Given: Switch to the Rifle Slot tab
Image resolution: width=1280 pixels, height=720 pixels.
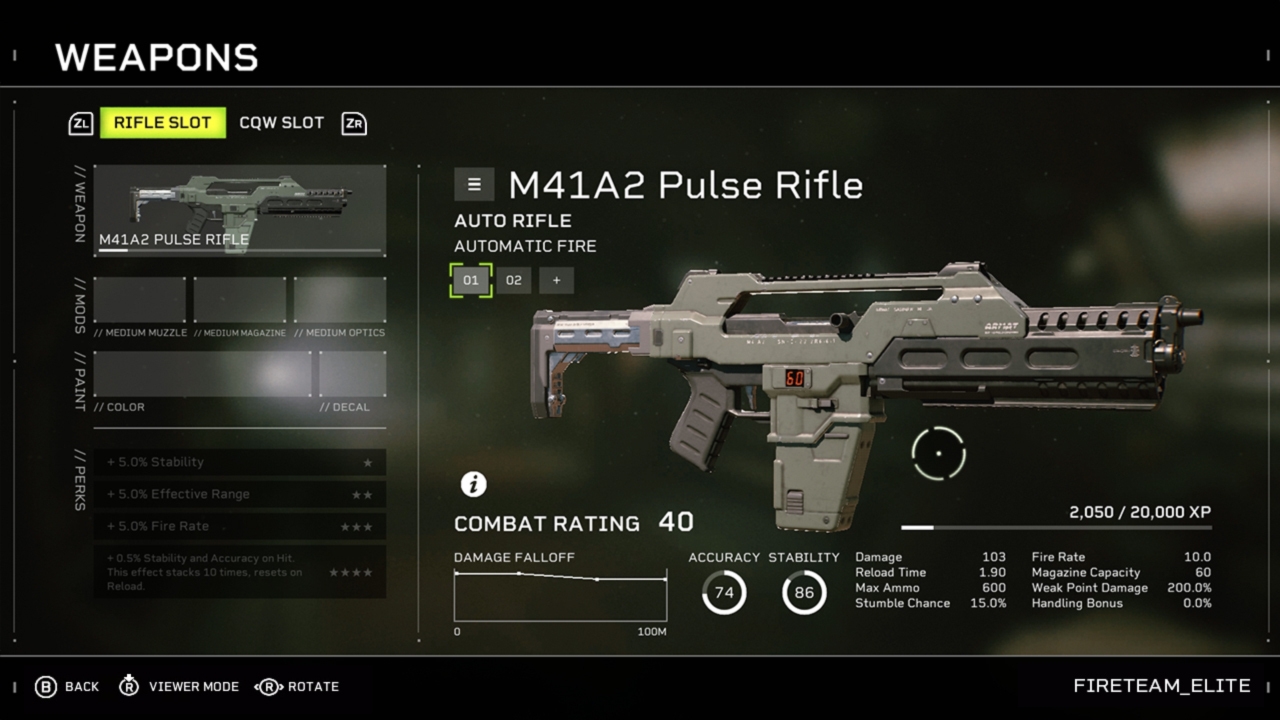Looking at the screenshot, I should [162, 123].
